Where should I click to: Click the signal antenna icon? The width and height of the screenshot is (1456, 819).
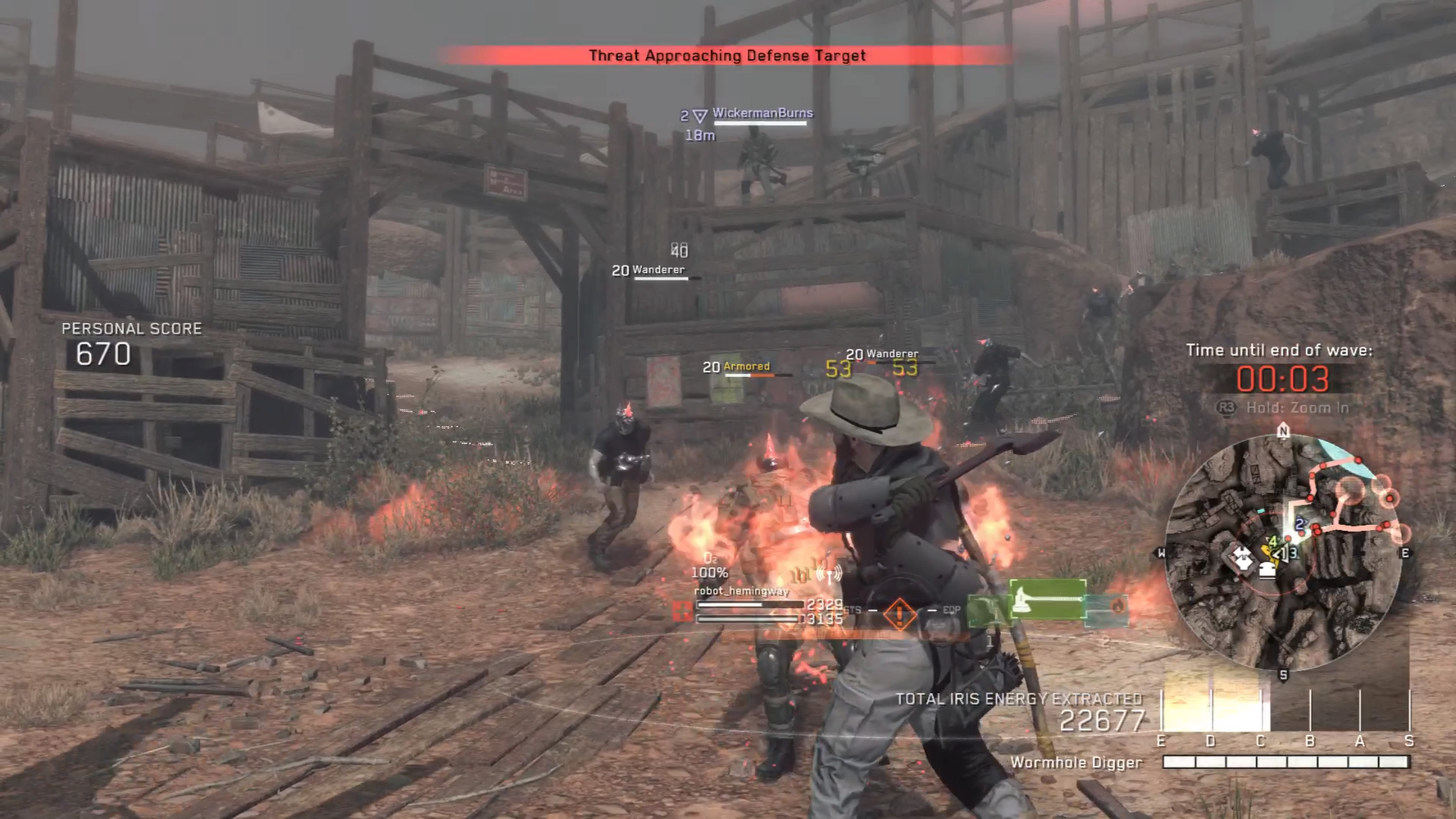[x=829, y=574]
